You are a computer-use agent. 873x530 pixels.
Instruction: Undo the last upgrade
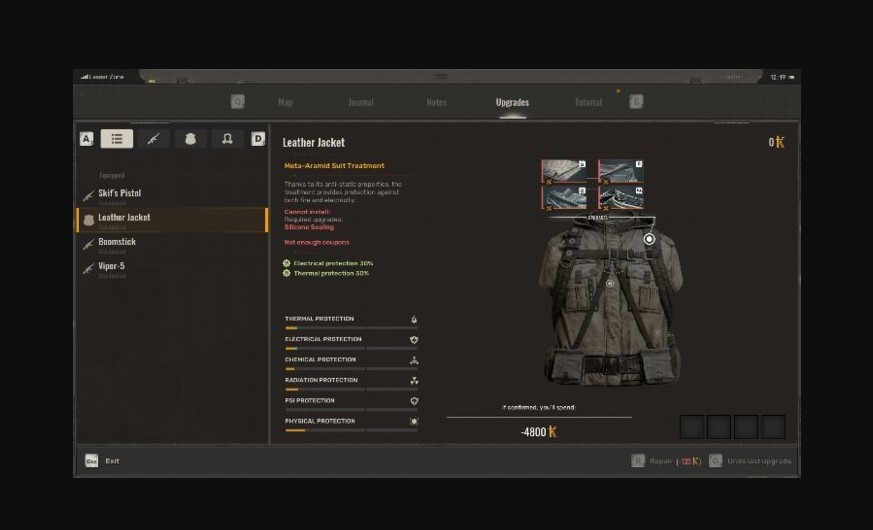[758, 461]
